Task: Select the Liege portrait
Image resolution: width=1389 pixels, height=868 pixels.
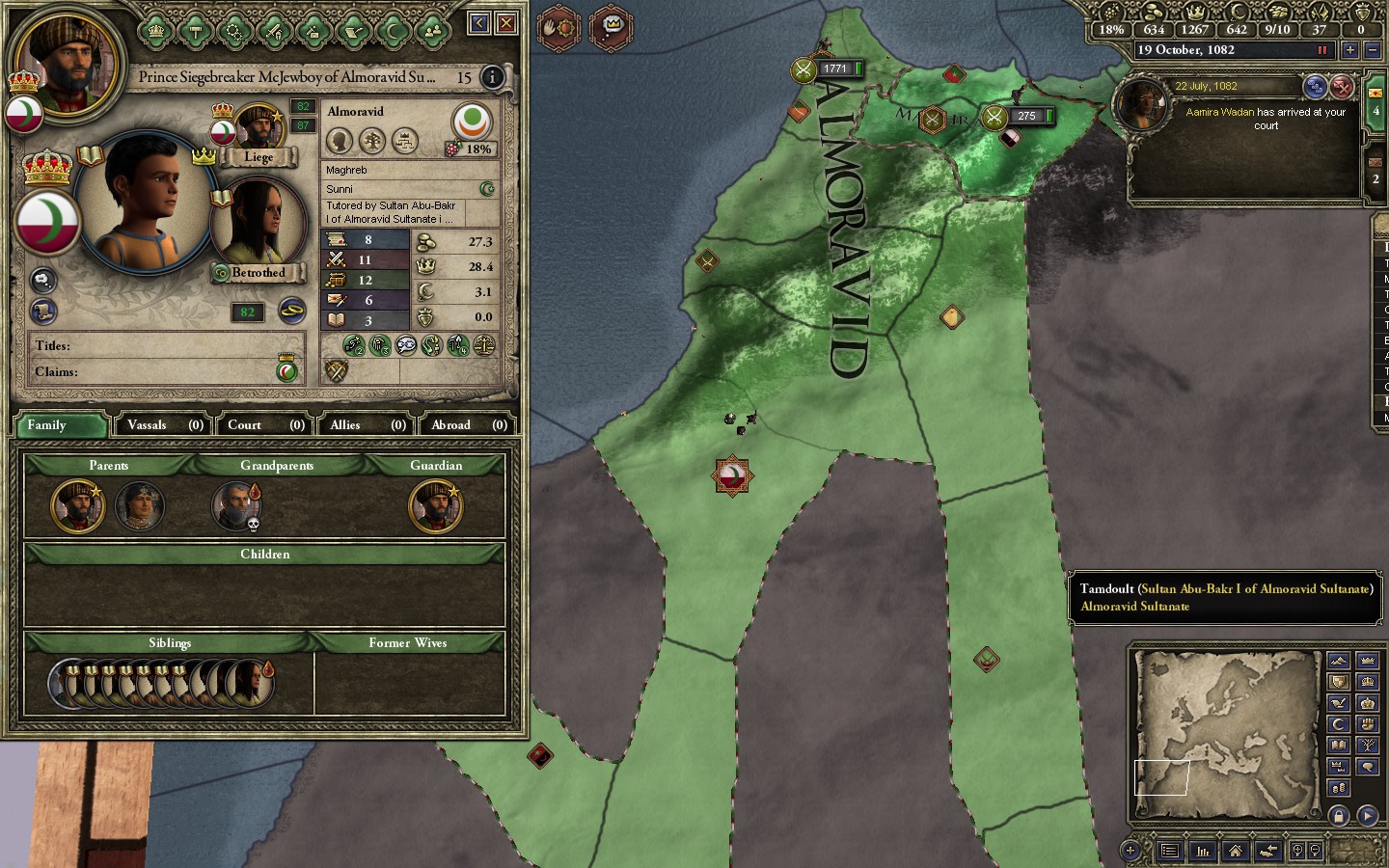Action: [258, 128]
